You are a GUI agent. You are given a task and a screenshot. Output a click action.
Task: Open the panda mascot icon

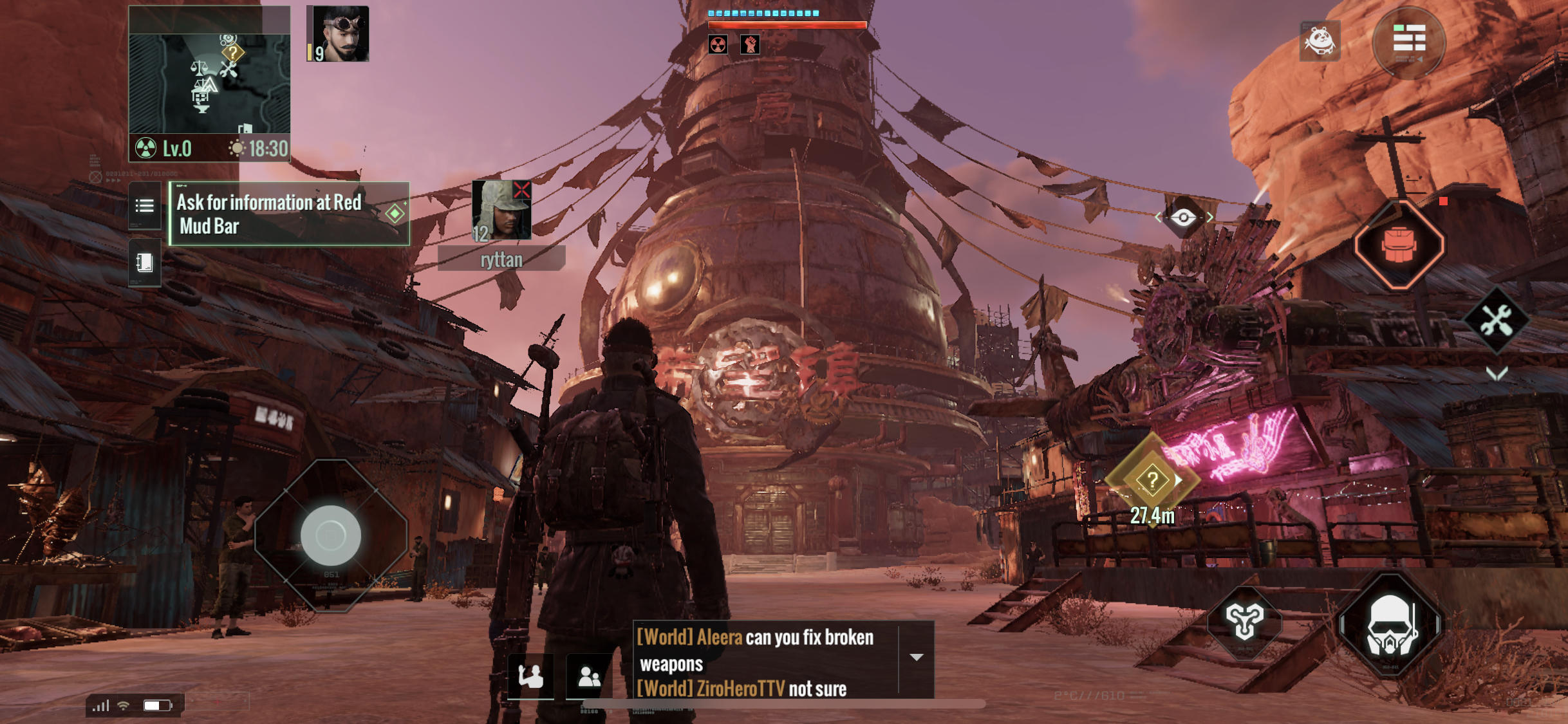[x=1320, y=41]
